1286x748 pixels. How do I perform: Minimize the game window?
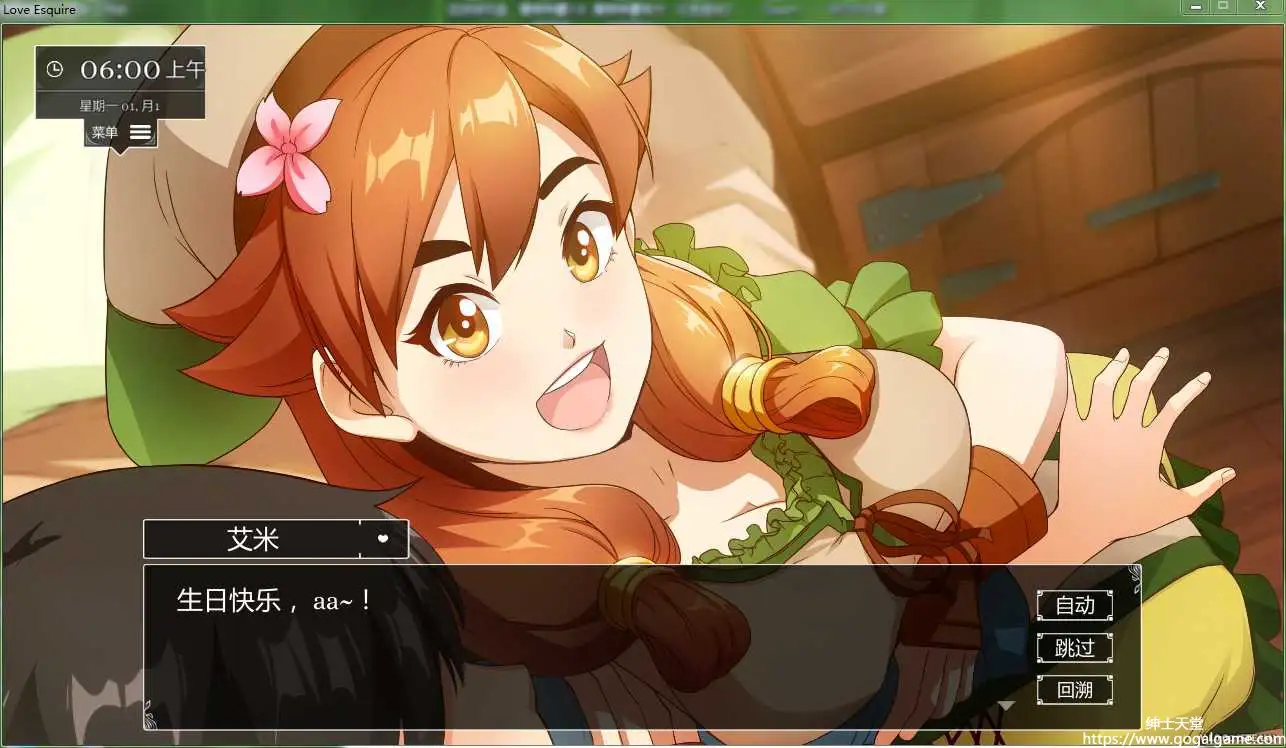tap(1195, 7)
